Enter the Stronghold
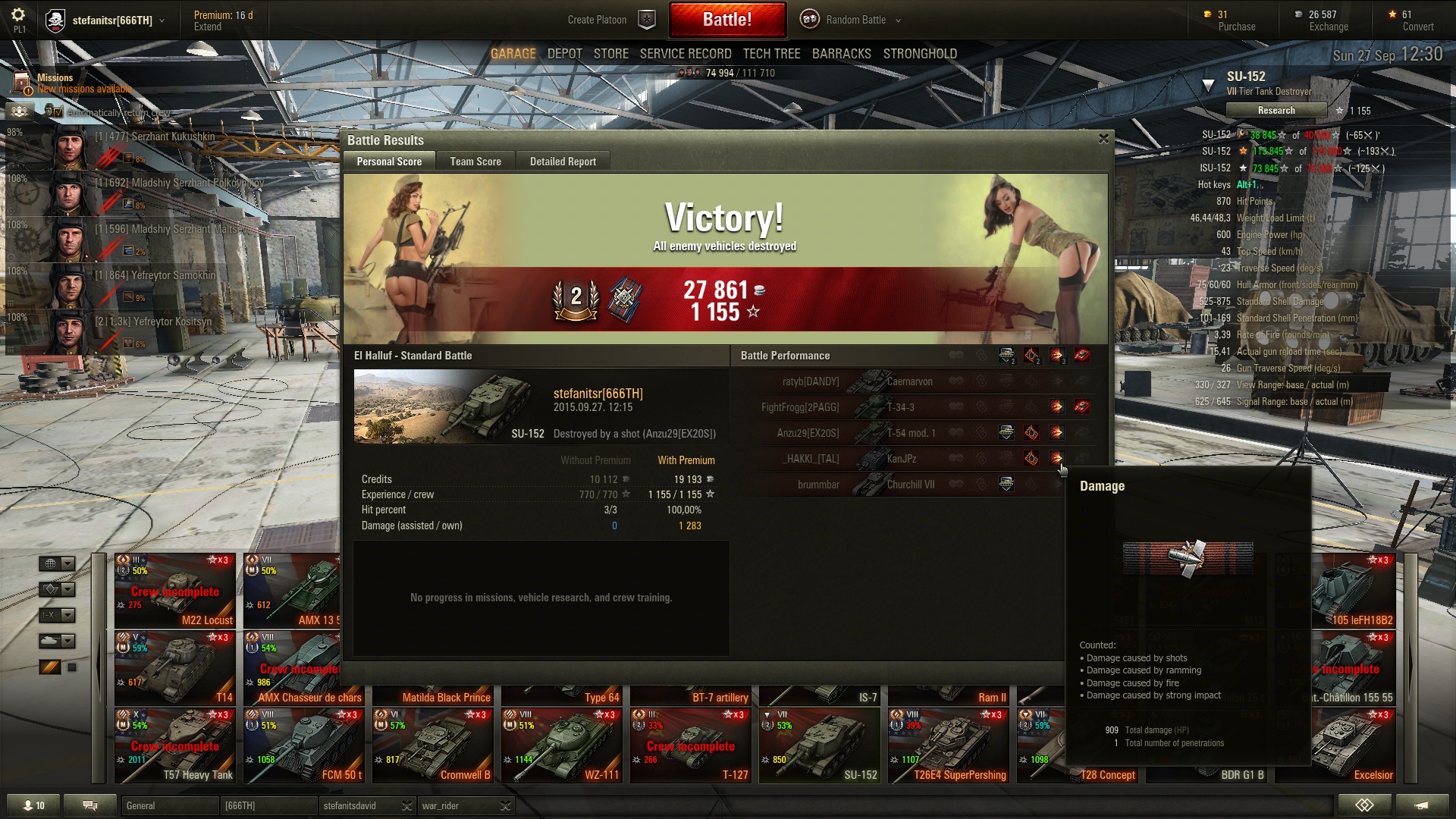Viewport: 1456px width, 819px height. click(920, 54)
